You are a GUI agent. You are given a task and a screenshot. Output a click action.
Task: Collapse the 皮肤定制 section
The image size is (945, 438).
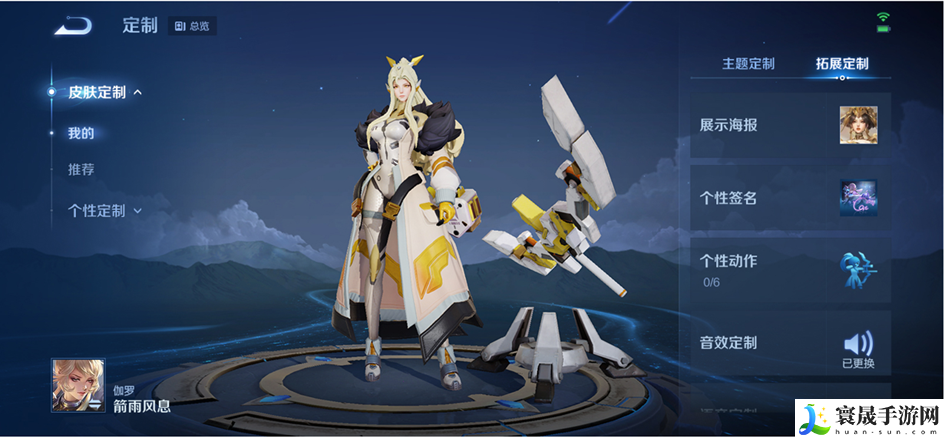click(x=104, y=92)
